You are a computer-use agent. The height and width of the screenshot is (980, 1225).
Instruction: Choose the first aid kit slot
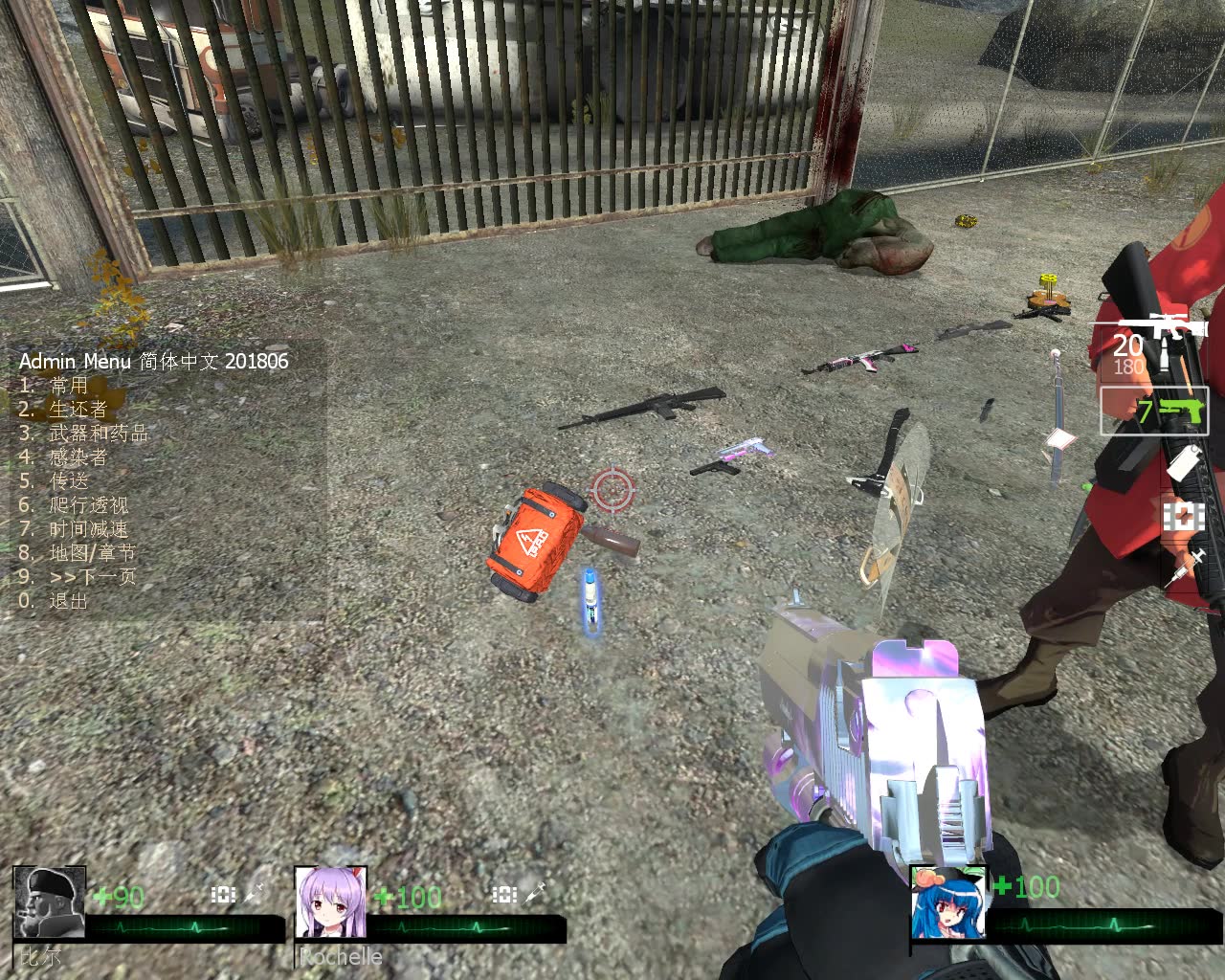click(x=1184, y=516)
